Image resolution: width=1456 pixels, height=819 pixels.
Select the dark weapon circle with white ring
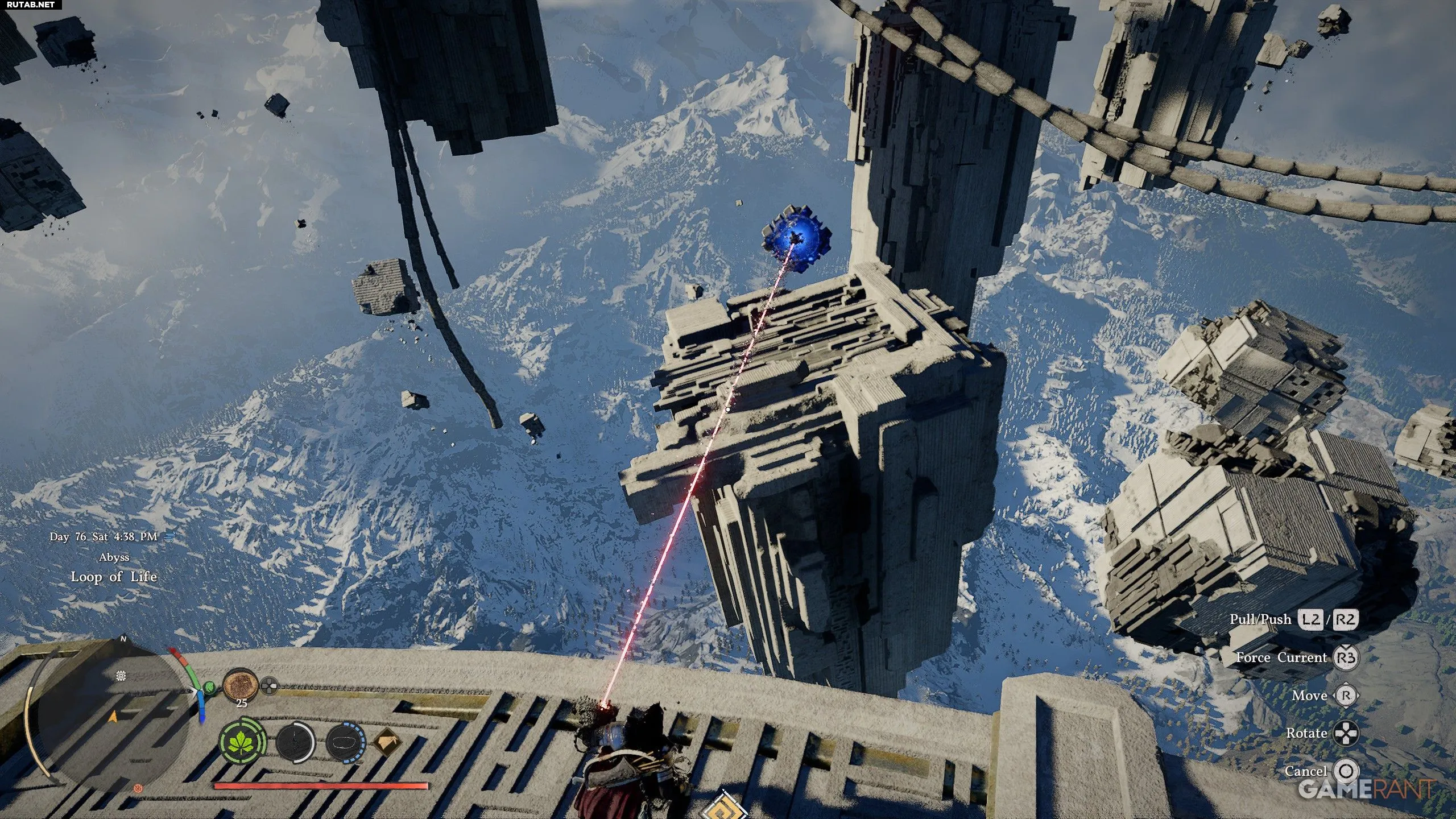pos(295,743)
